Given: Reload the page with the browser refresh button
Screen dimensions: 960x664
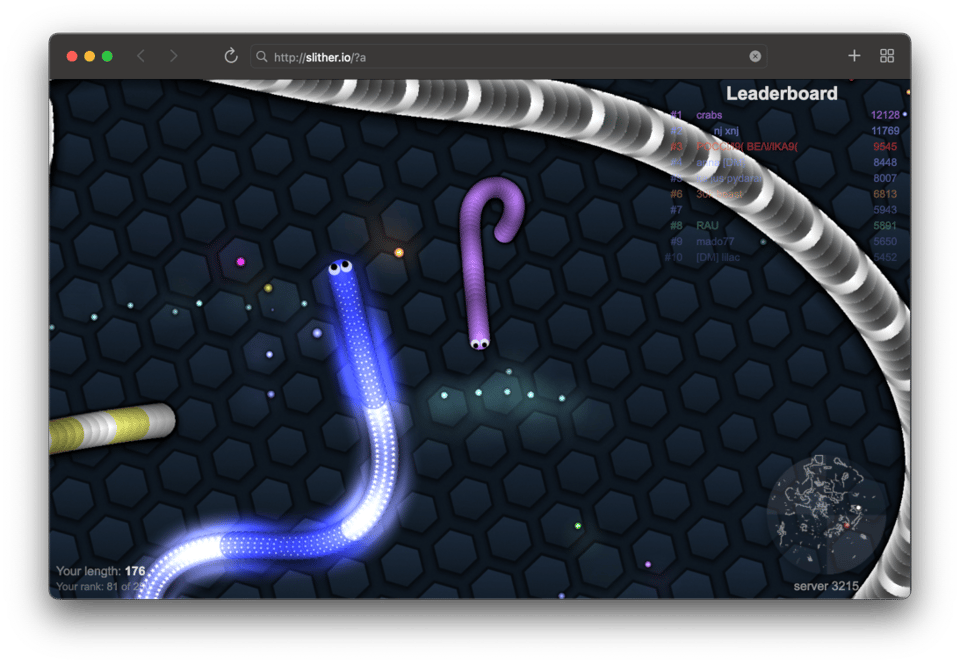Looking at the screenshot, I should pos(231,56).
